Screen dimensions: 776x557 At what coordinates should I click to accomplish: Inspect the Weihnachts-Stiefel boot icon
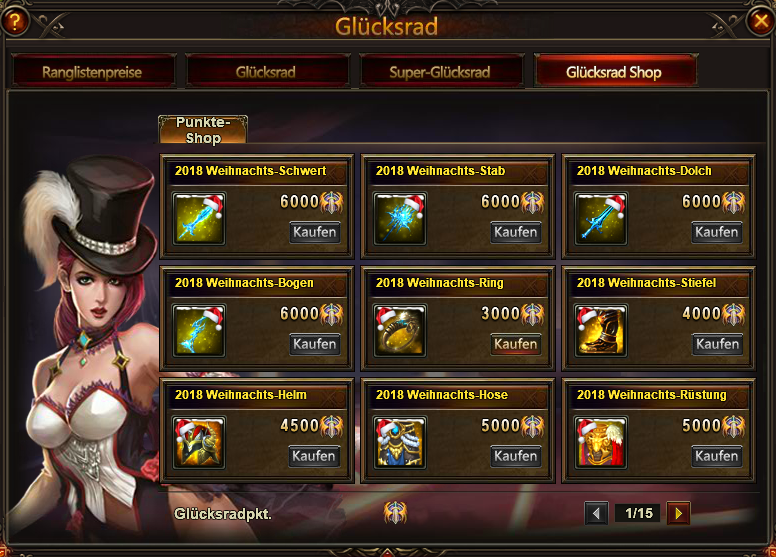click(x=601, y=331)
